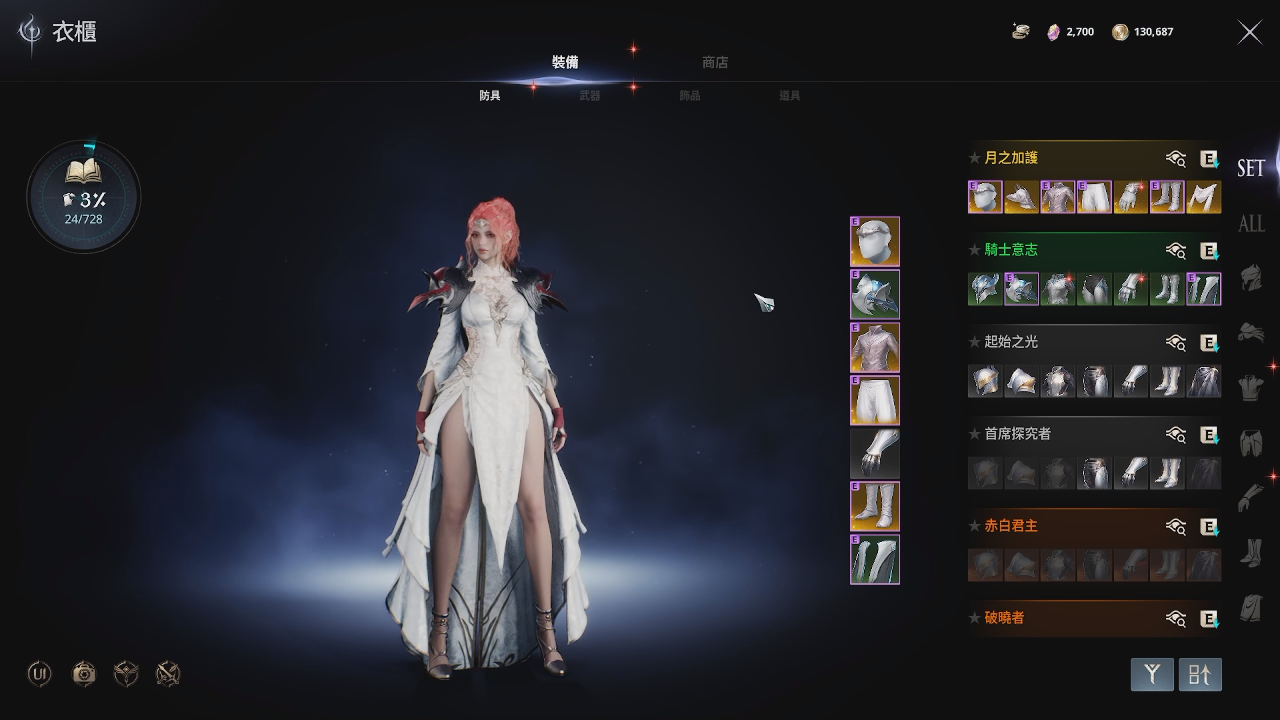Open the collection book progress circle

pyautogui.click(x=84, y=196)
